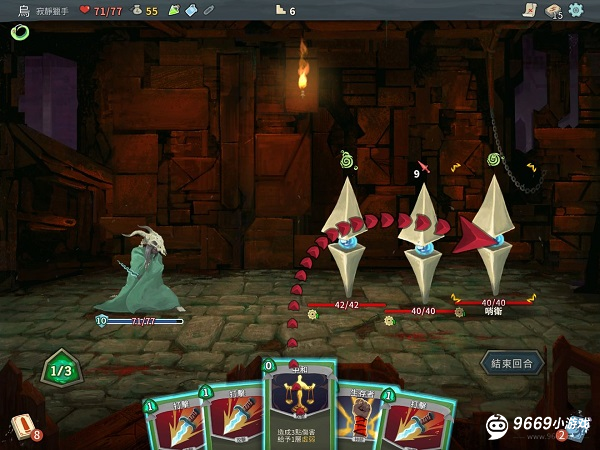View the full deck with 15 cards
This screenshot has height=450, width=600.
552,10
